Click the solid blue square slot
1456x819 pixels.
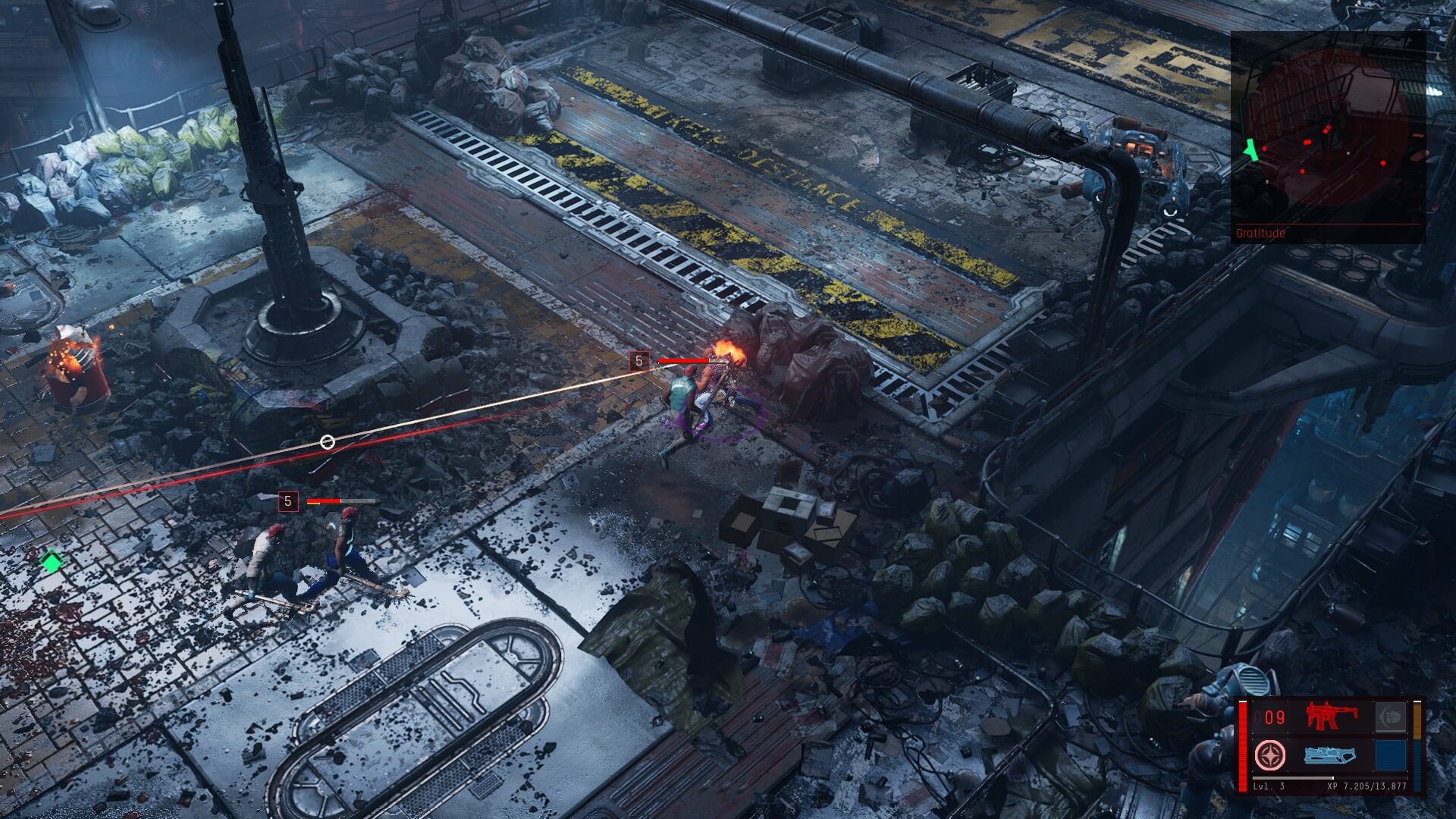tap(1390, 755)
